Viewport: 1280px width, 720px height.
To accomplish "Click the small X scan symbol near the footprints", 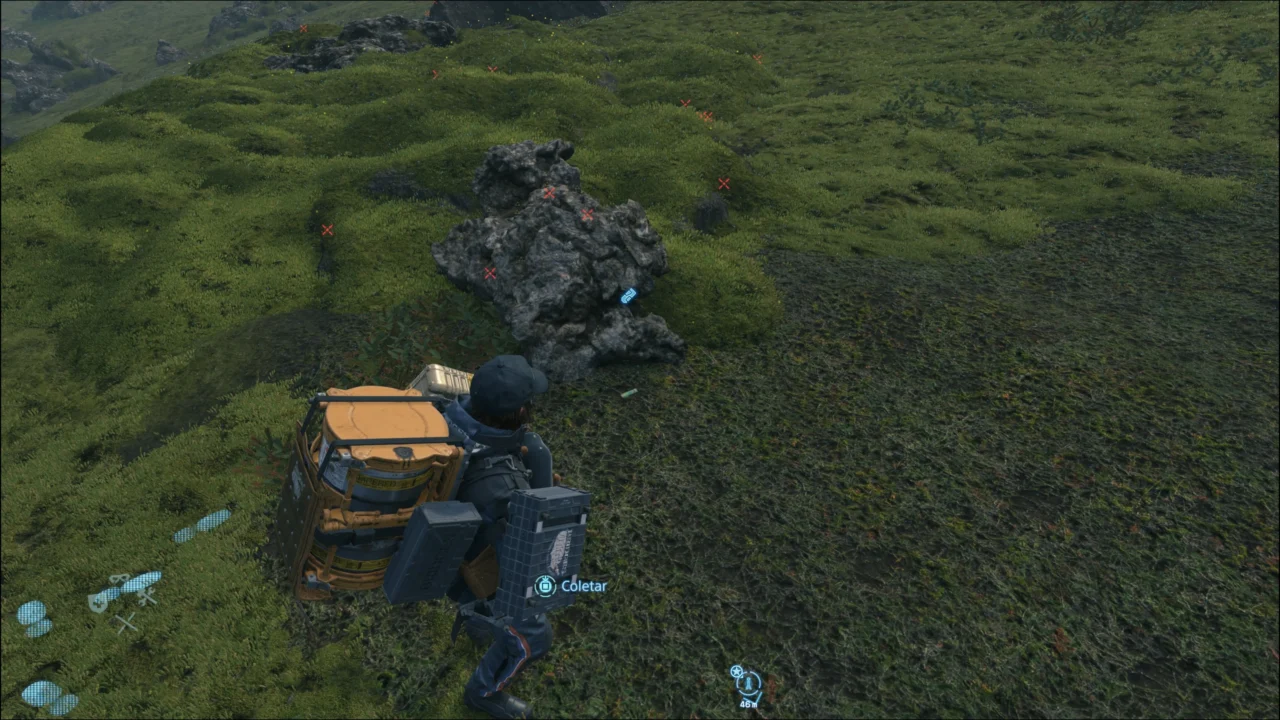I will (x=126, y=622).
